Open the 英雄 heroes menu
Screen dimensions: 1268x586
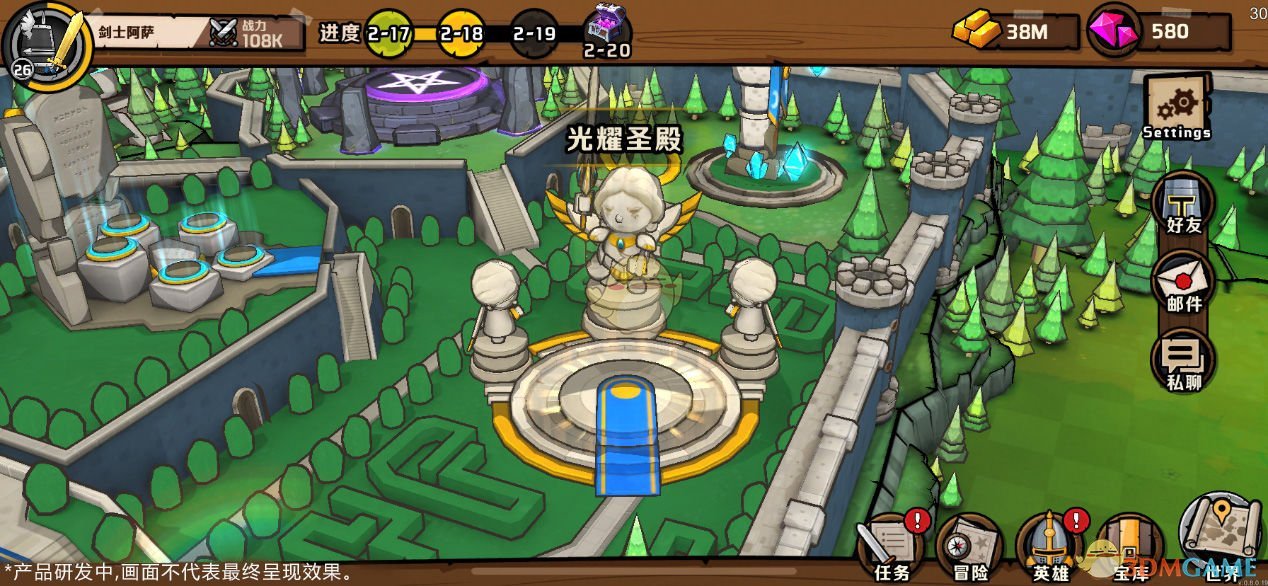click(1051, 545)
